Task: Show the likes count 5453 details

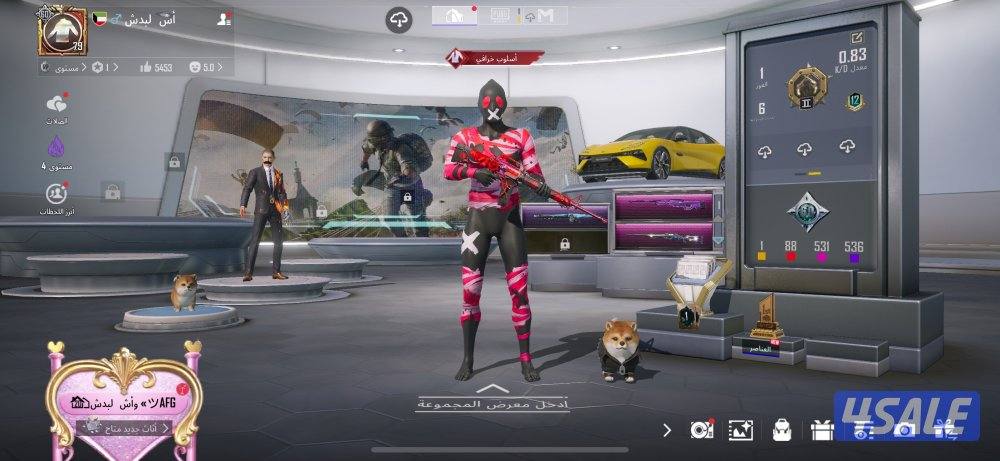Action: click(x=157, y=67)
